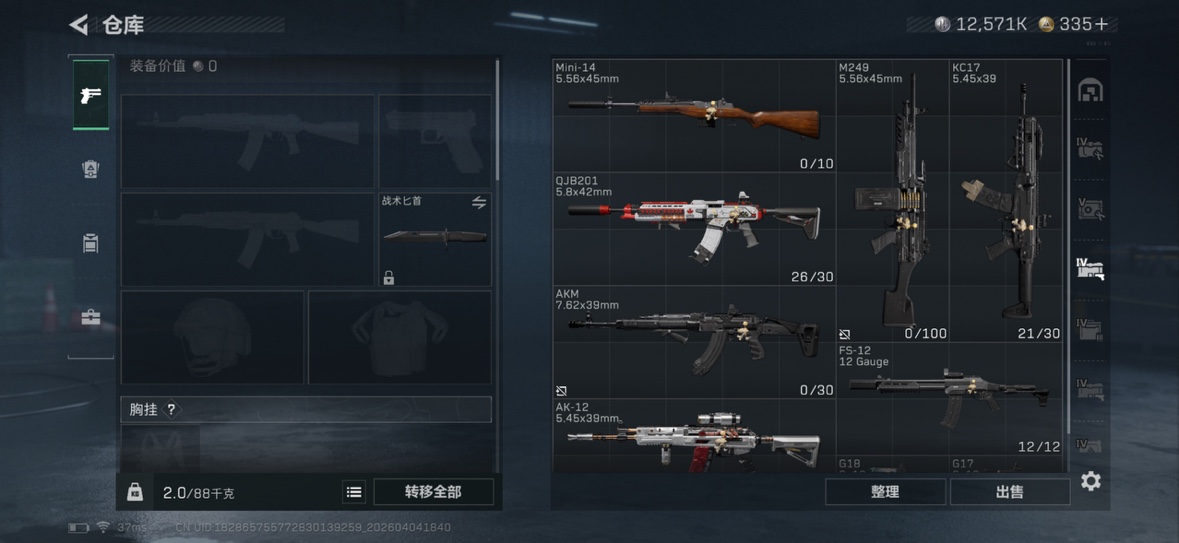Tap the 转移全部 transfer all button
The height and width of the screenshot is (543, 1179).
pos(433,492)
